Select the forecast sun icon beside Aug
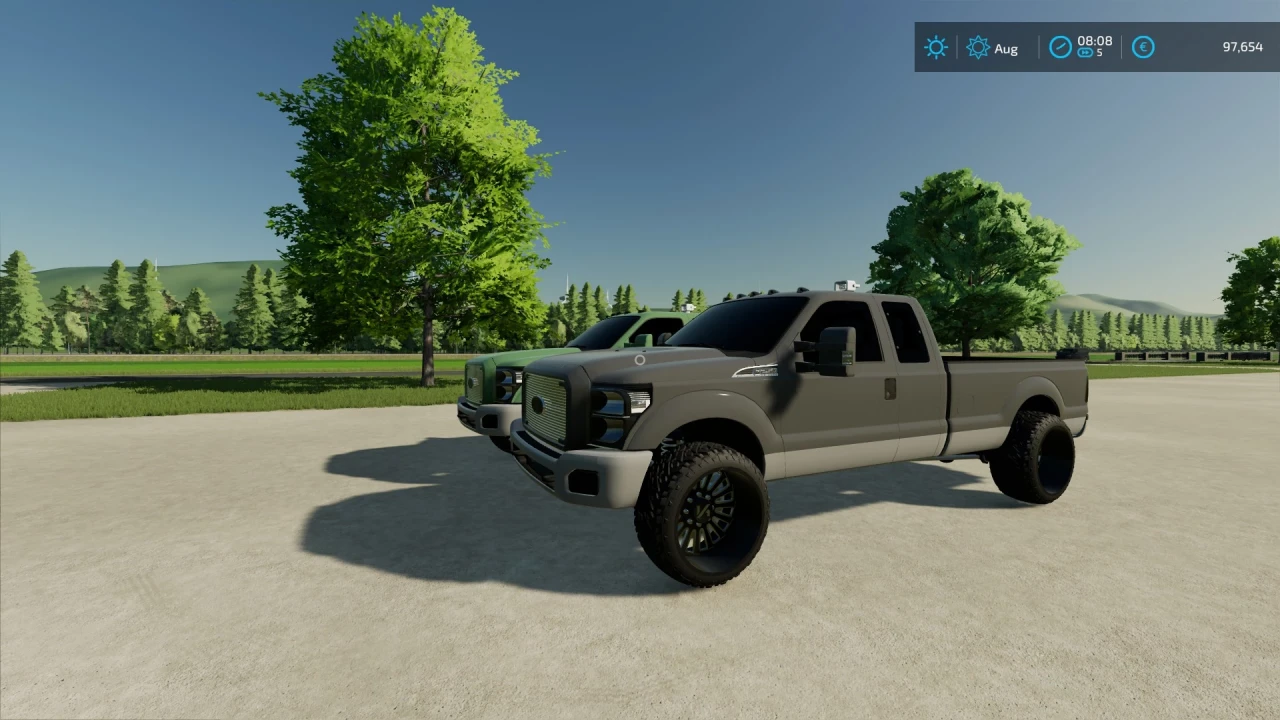The image size is (1280, 720). pyautogui.click(x=978, y=47)
